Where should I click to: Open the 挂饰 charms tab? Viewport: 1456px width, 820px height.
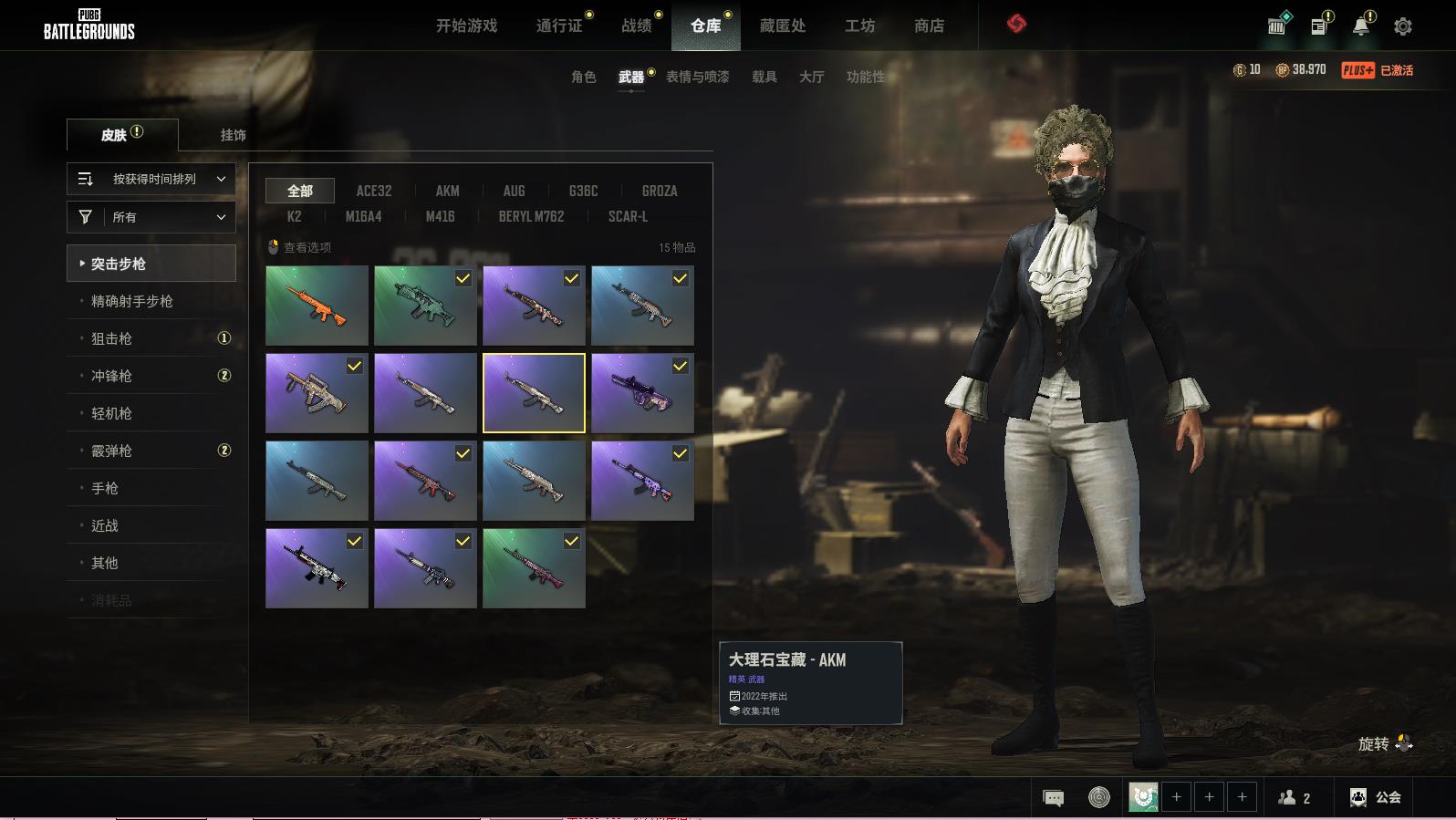point(233,135)
